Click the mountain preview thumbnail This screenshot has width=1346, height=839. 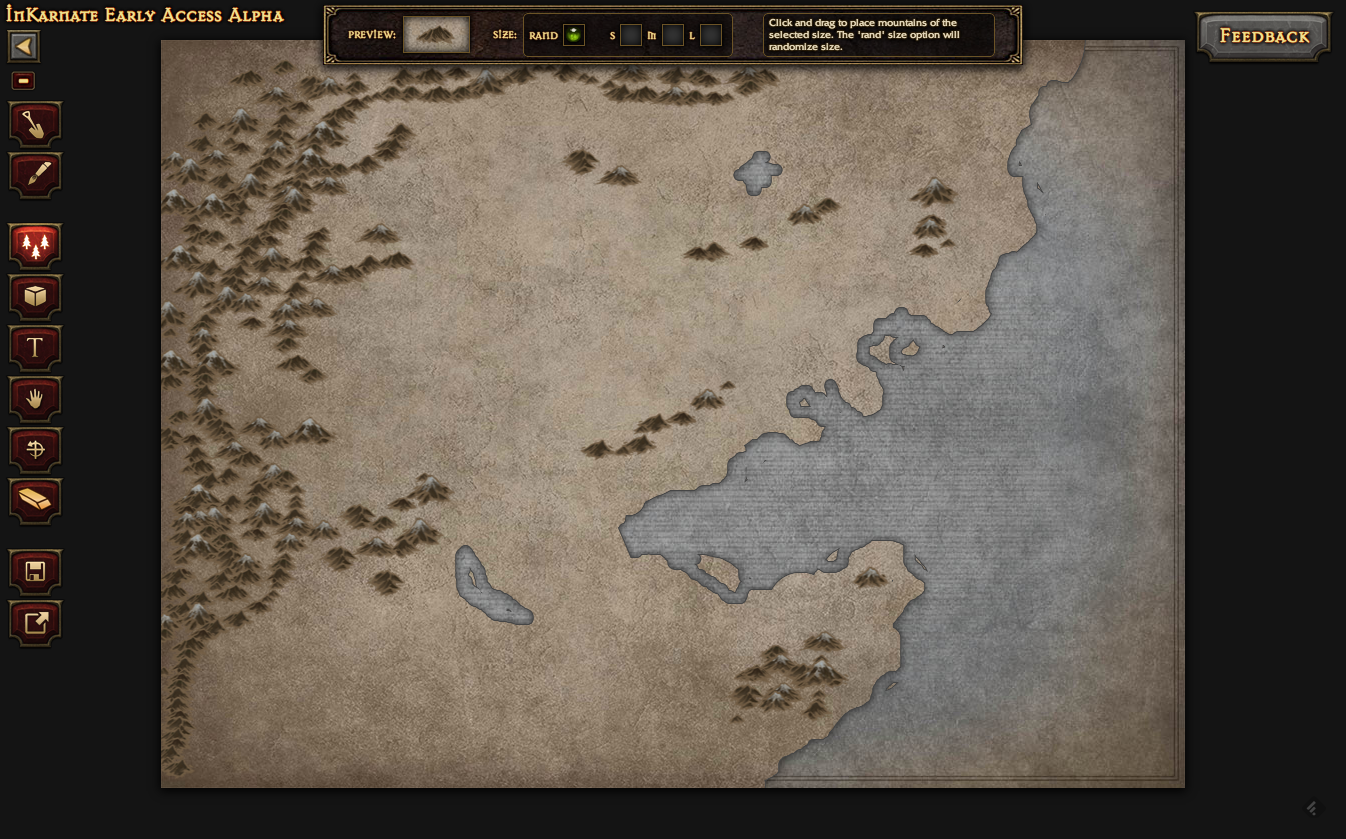(x=436, y=35)
